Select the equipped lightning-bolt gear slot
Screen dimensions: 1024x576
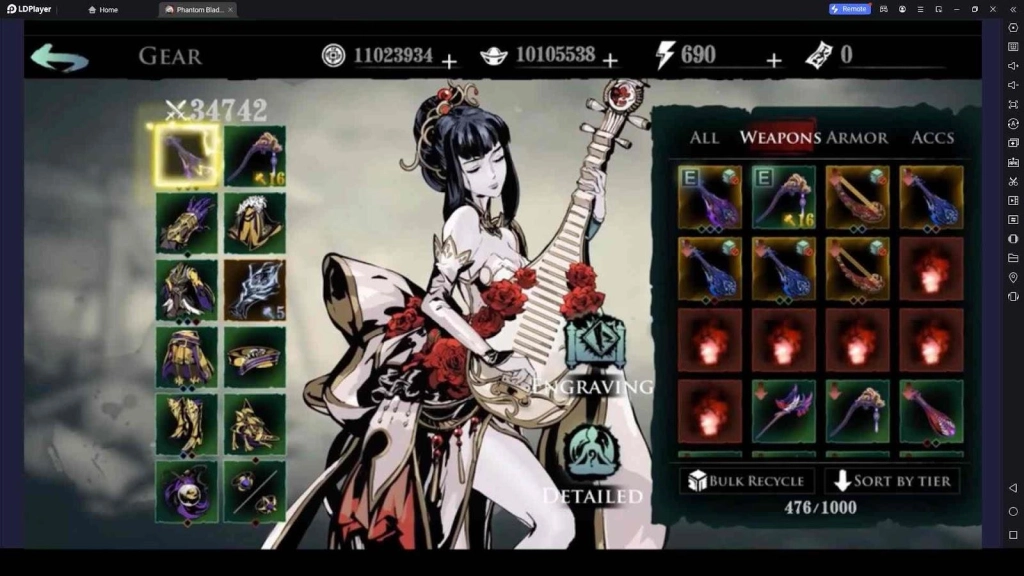pos(254,290)
